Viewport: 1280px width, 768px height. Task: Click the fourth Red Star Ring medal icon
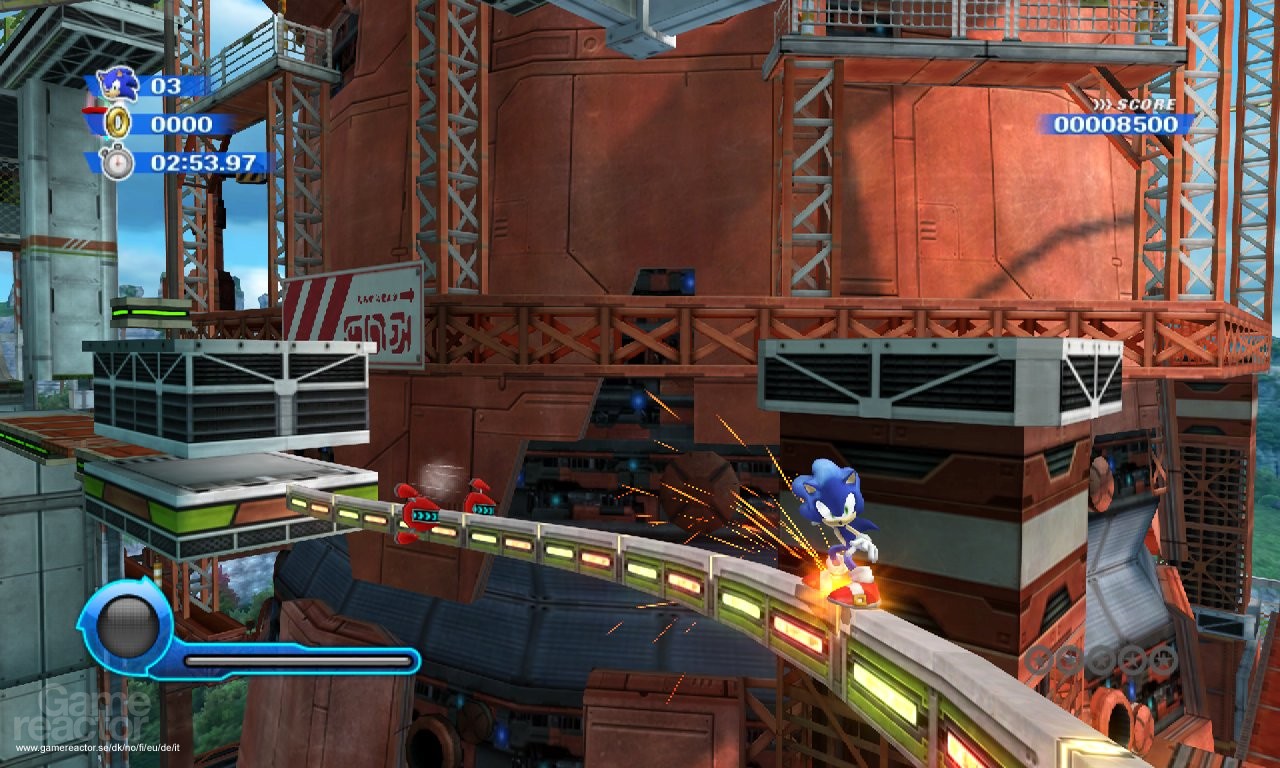[x=1133, y=660]
